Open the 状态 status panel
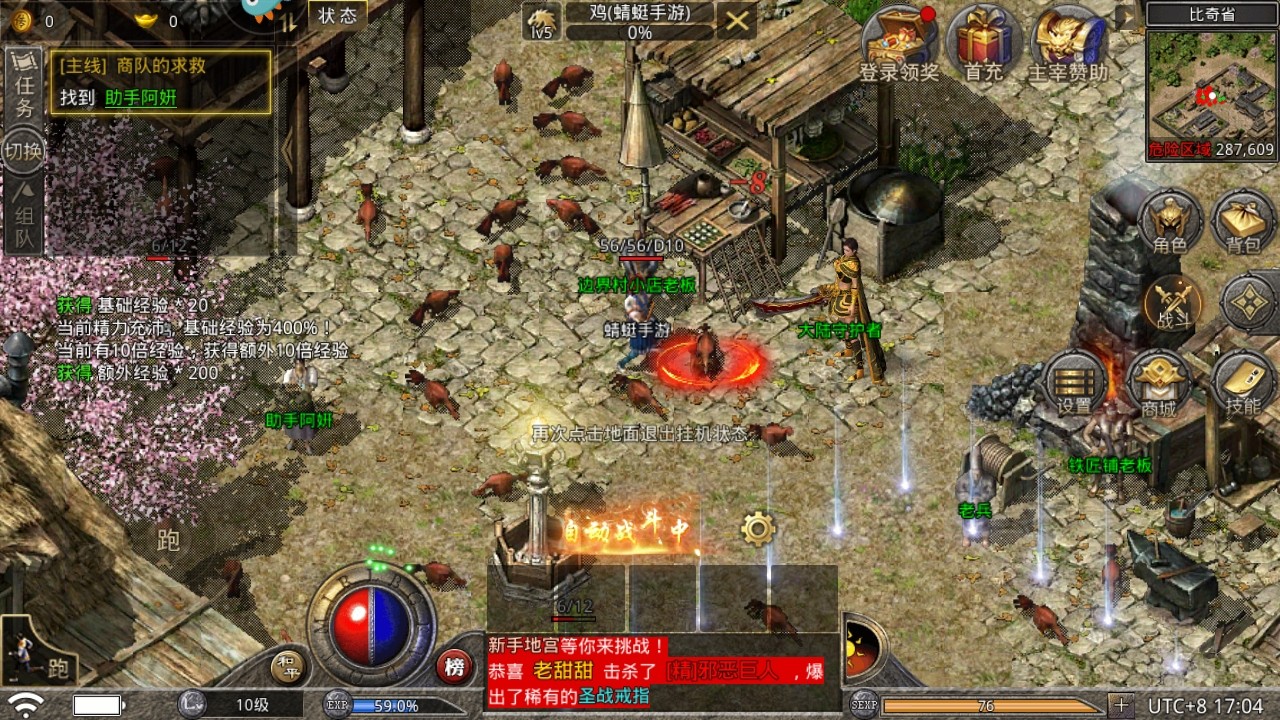The image size is (1280, 720). (x=337, y=15)
